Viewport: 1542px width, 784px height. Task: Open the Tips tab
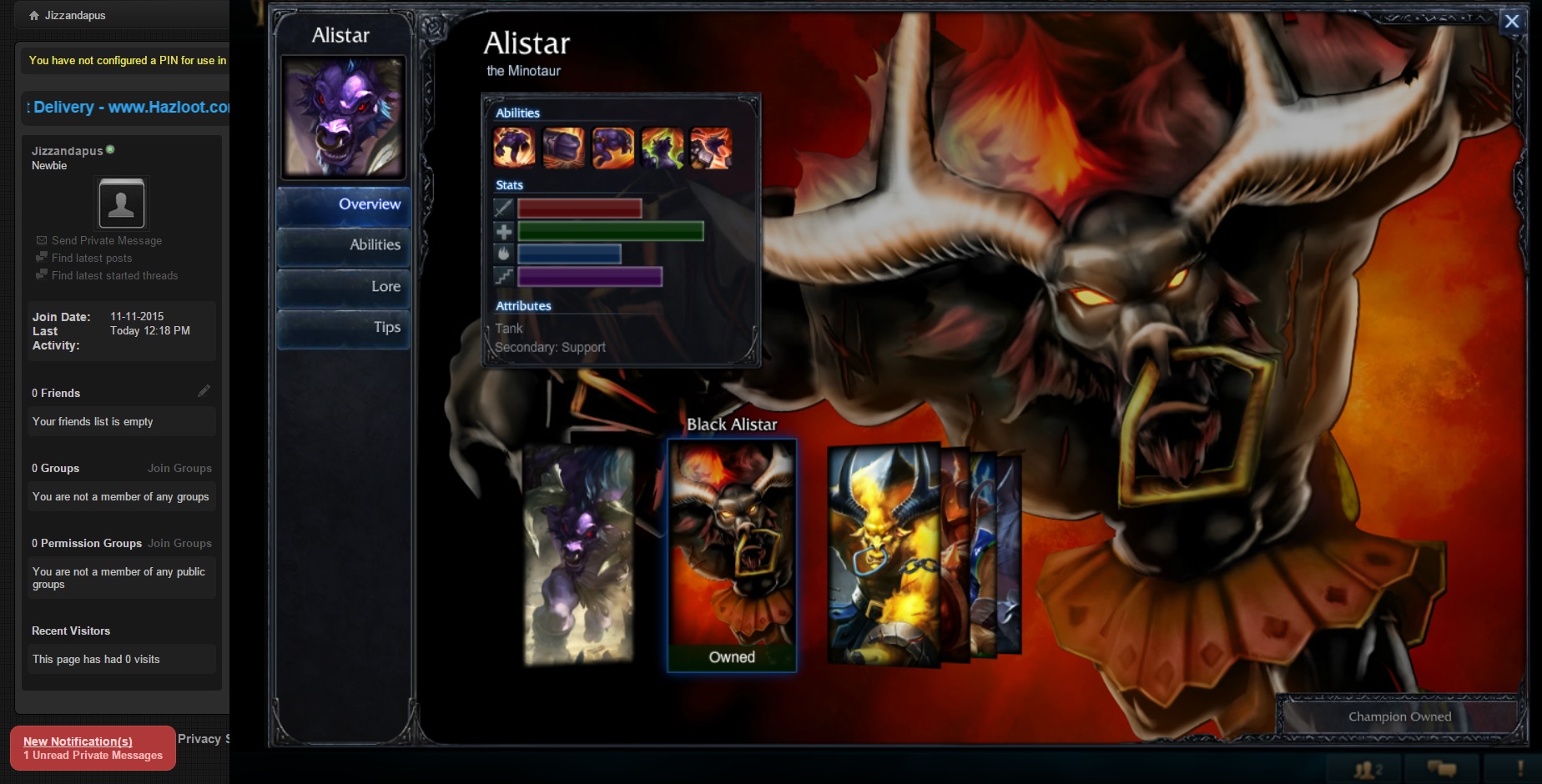(344, 328)
